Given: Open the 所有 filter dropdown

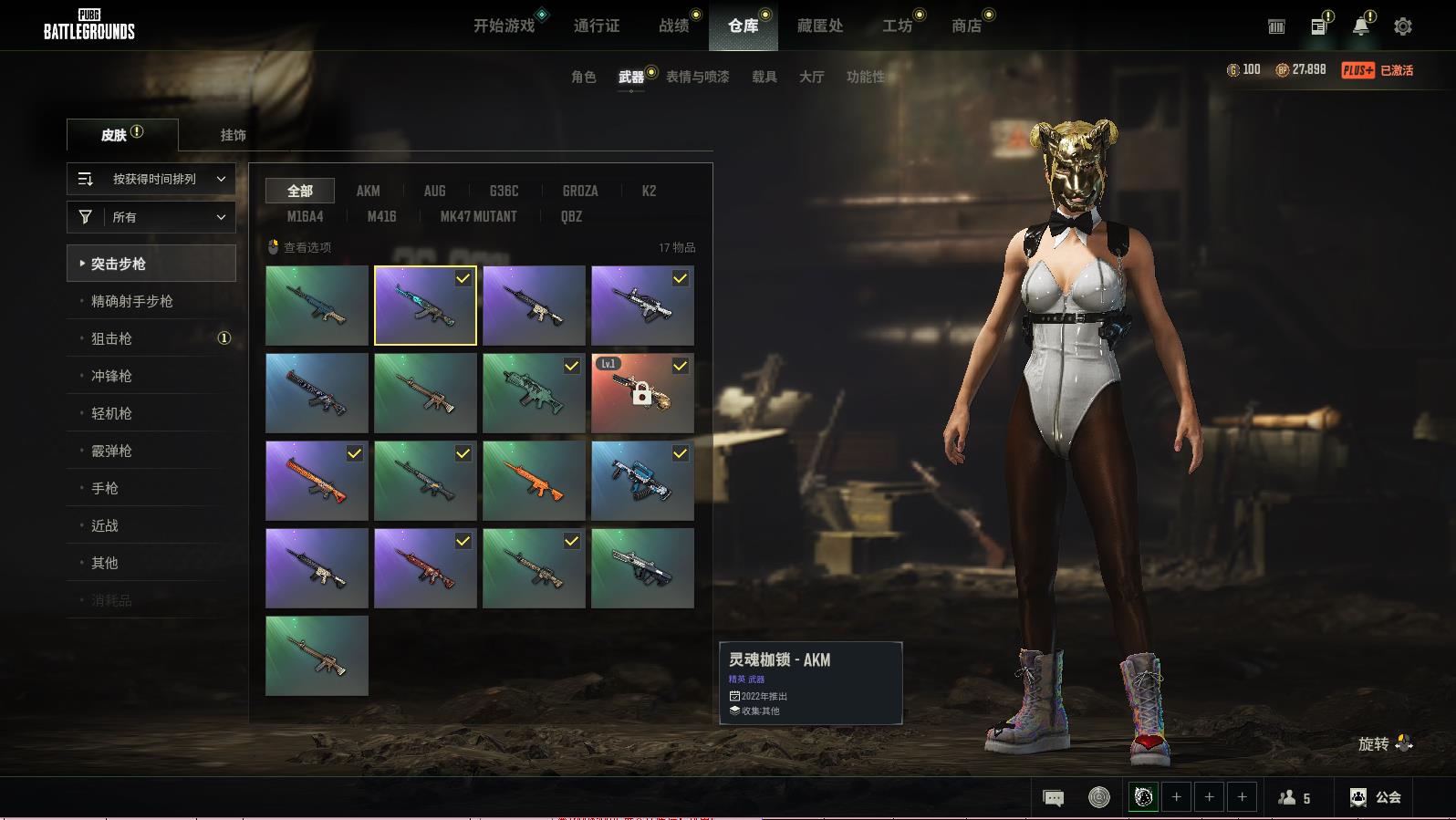Looking at the screenshot, I should pos(151,217).
